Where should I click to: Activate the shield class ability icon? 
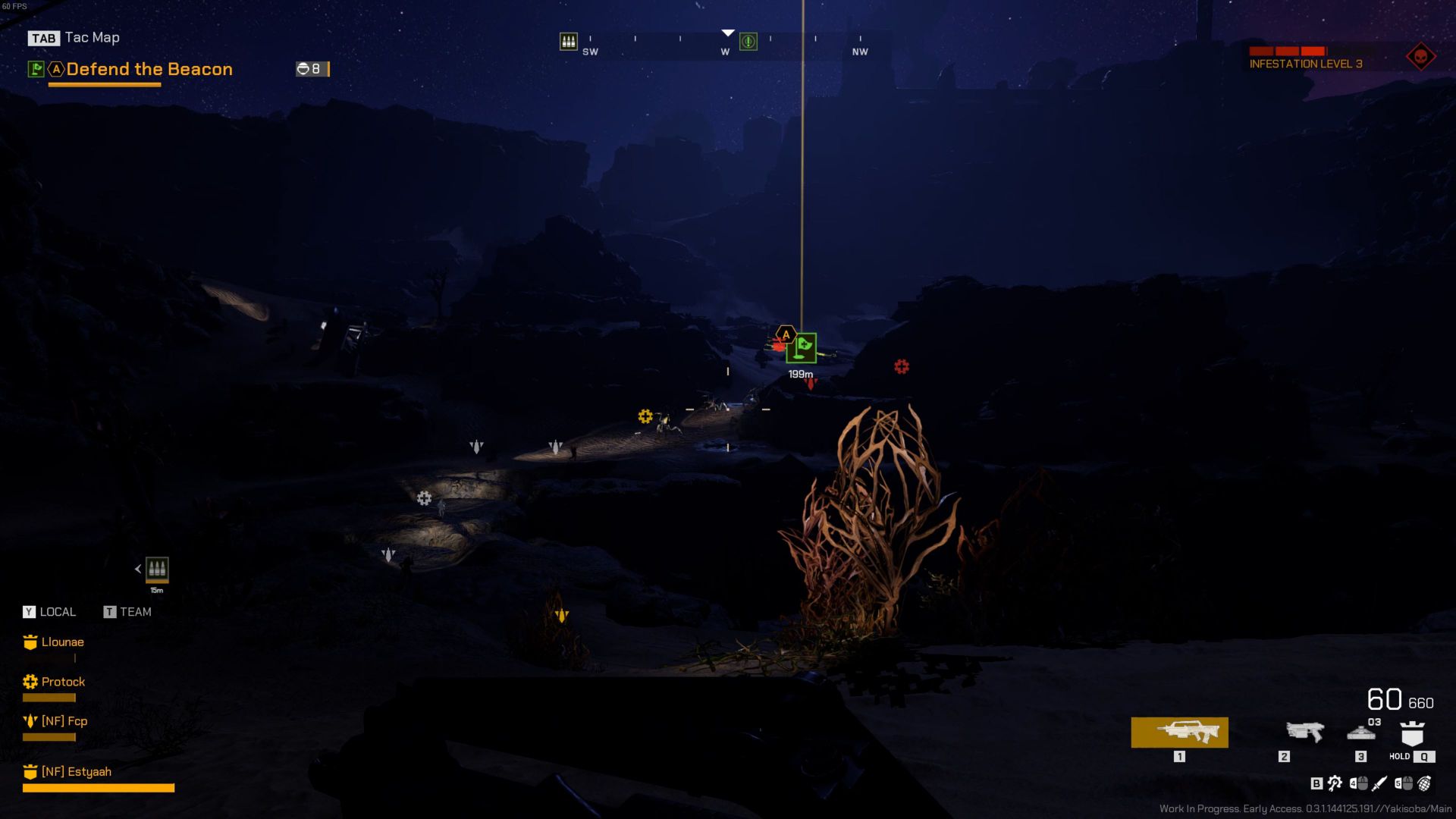tap(1412, 734)
